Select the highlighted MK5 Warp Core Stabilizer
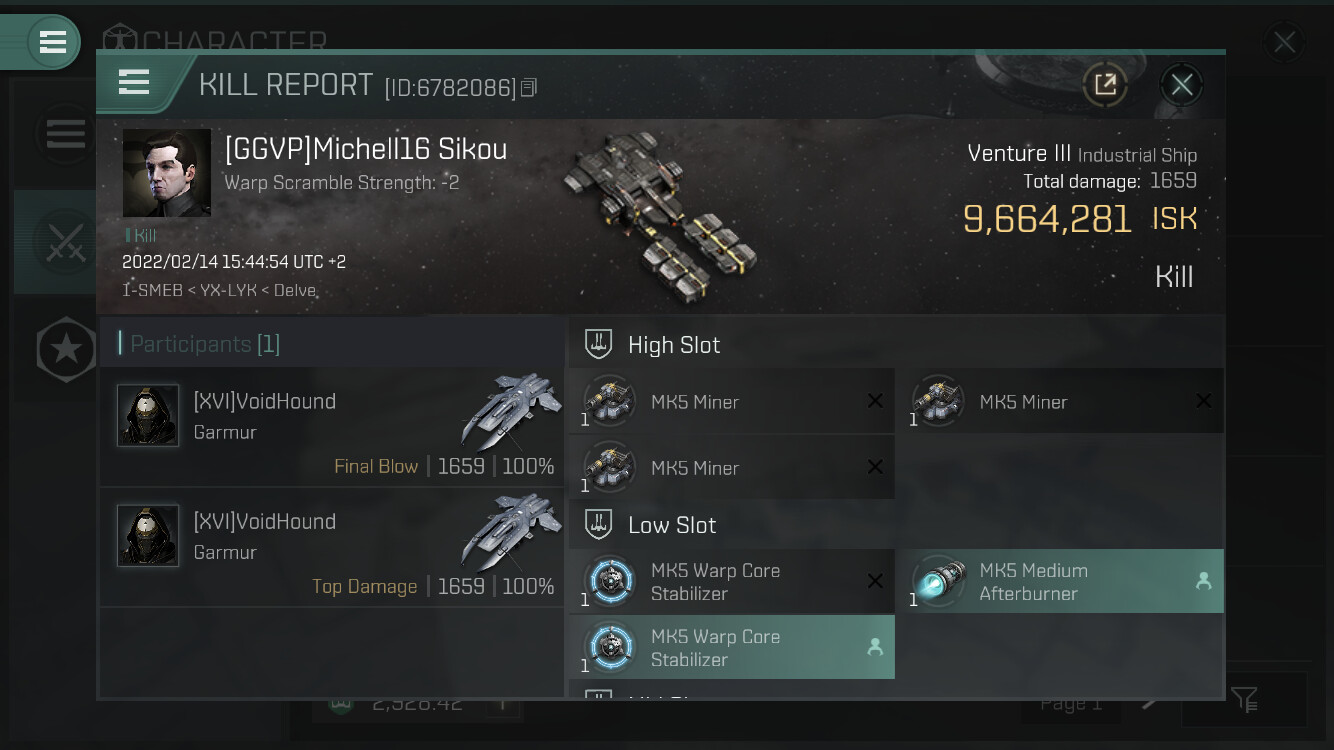 click(x=732, y=647)
